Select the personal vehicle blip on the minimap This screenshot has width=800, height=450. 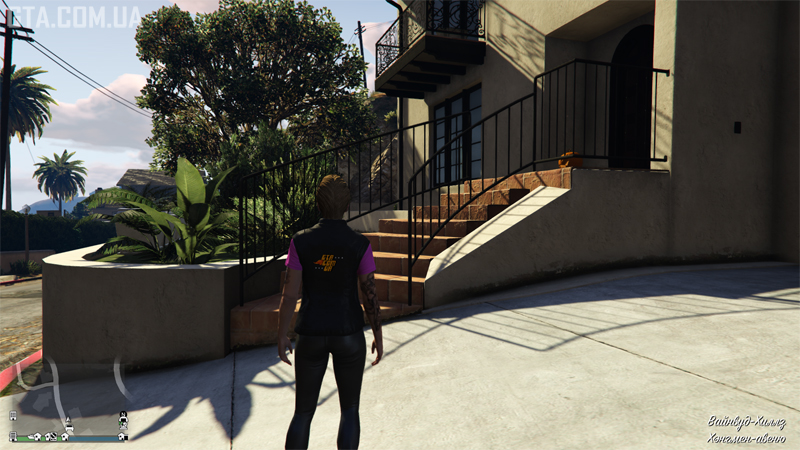click(70, 427)
